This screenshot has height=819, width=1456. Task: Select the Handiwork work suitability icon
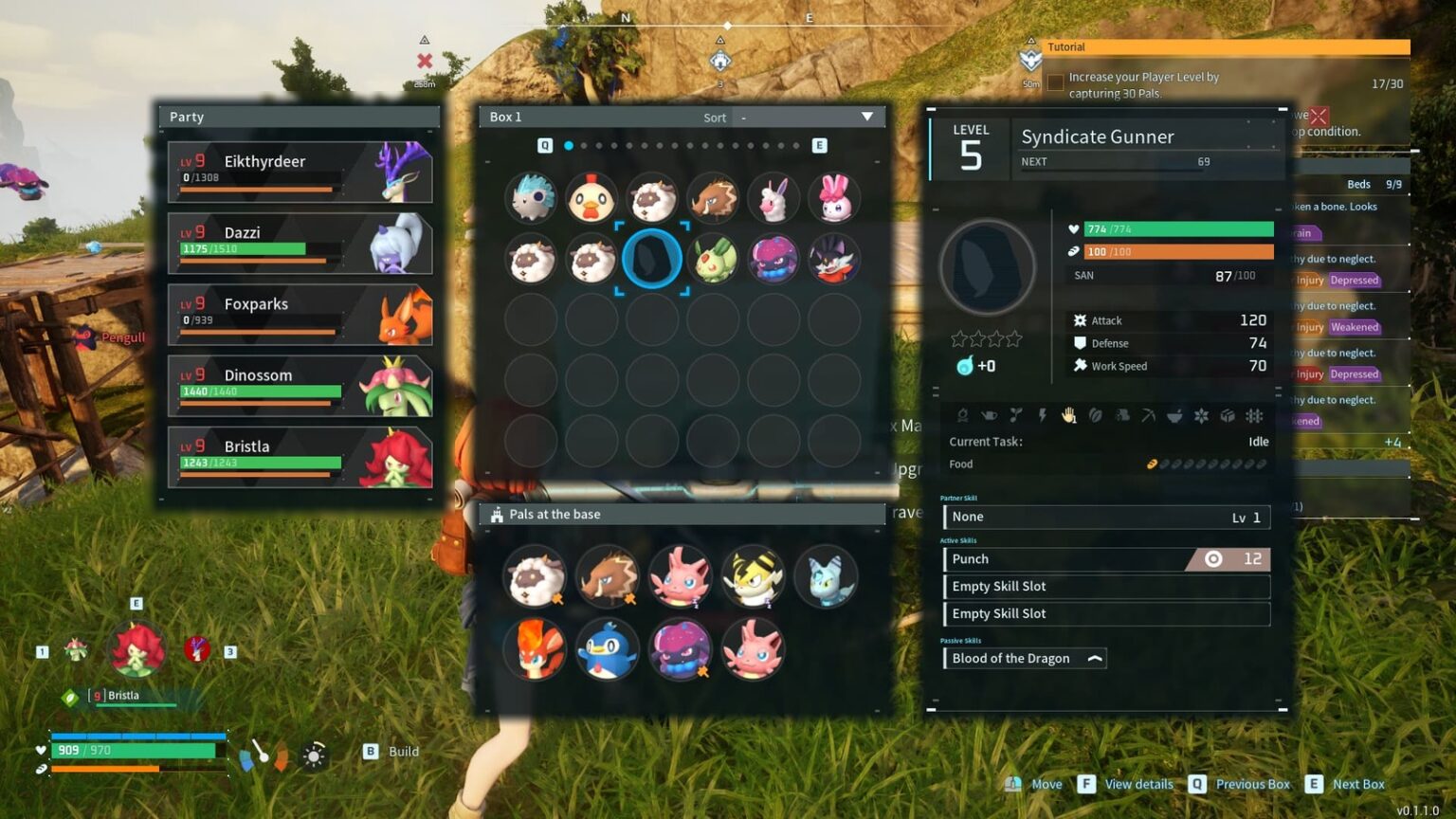coord(1069,415)
